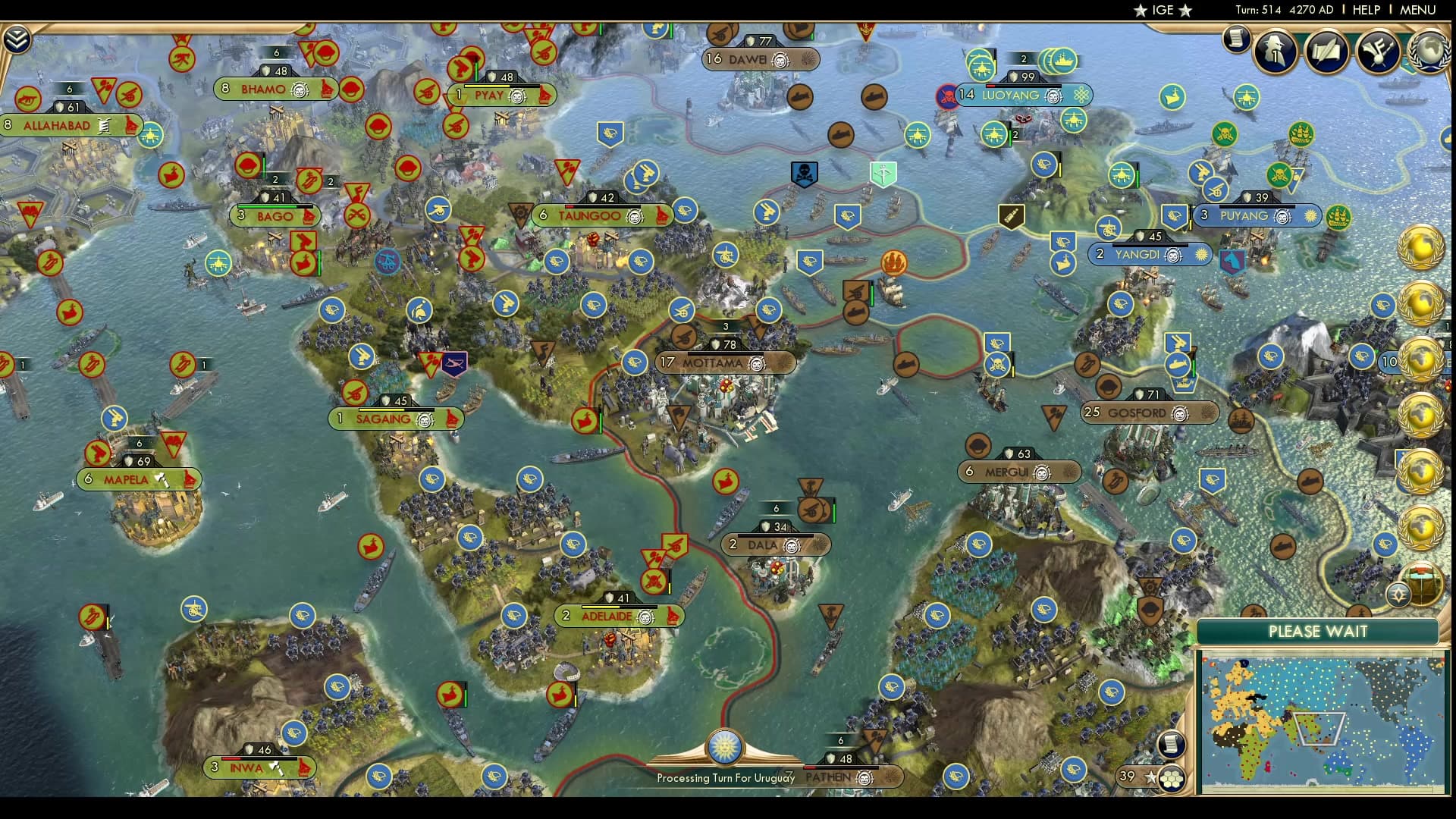
Task: Select the pirate flag unit near Luoyang
Action: click(x=946, y=95)
